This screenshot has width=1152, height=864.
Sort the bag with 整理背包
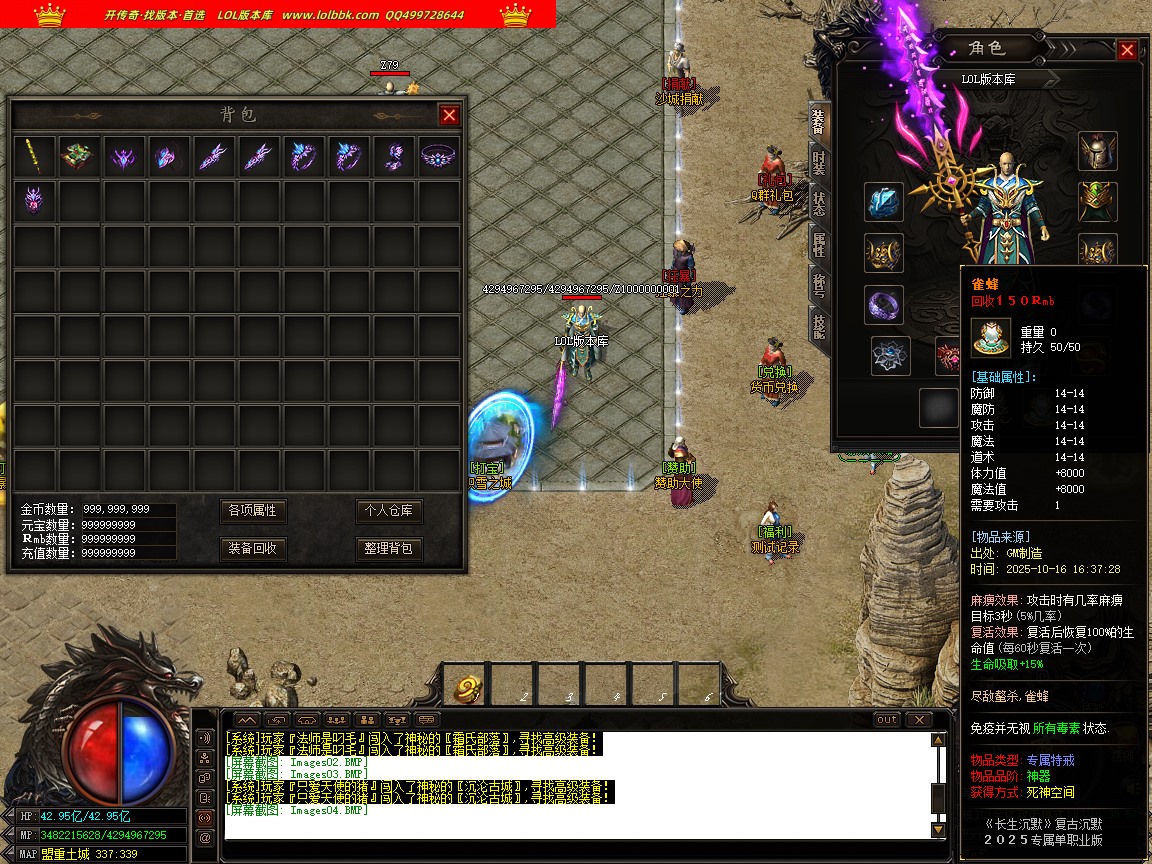[389, 548]
